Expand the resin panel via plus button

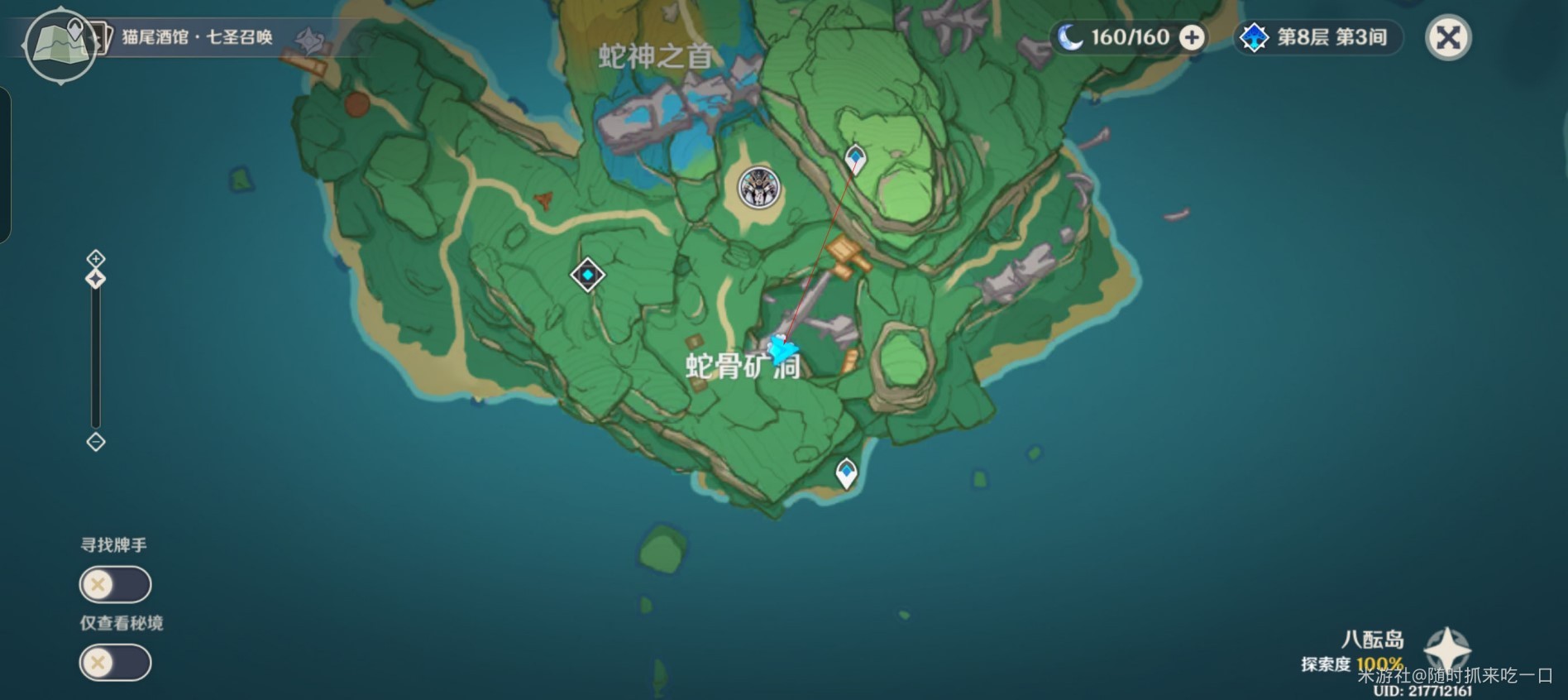(1191, 36)
